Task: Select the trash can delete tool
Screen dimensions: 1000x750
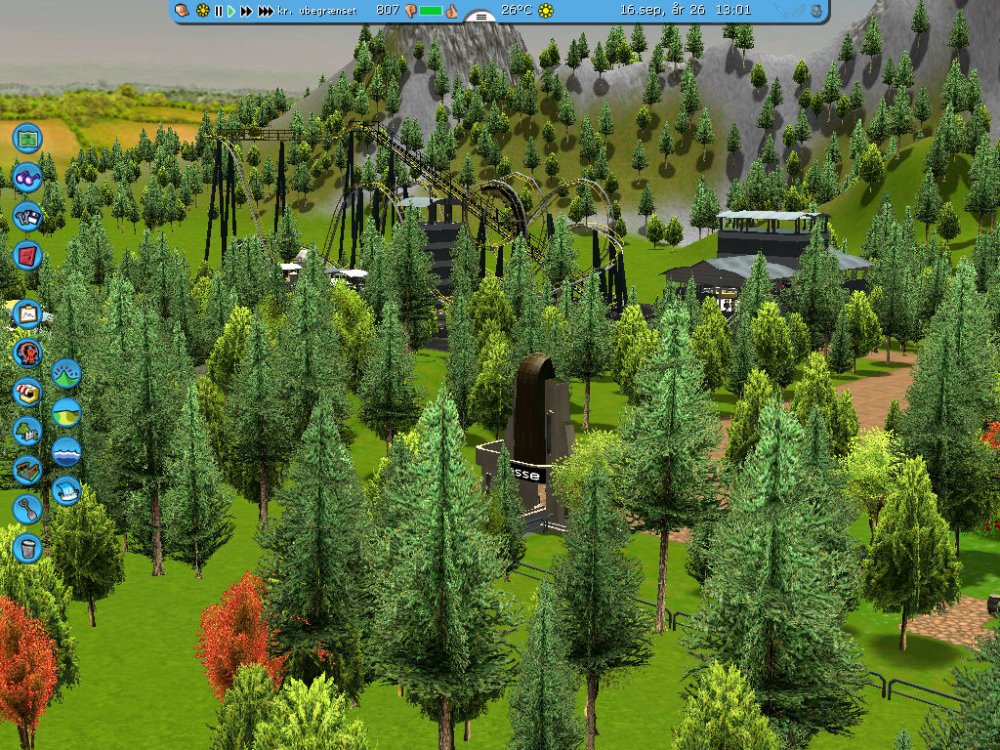Action: point(27,547)
